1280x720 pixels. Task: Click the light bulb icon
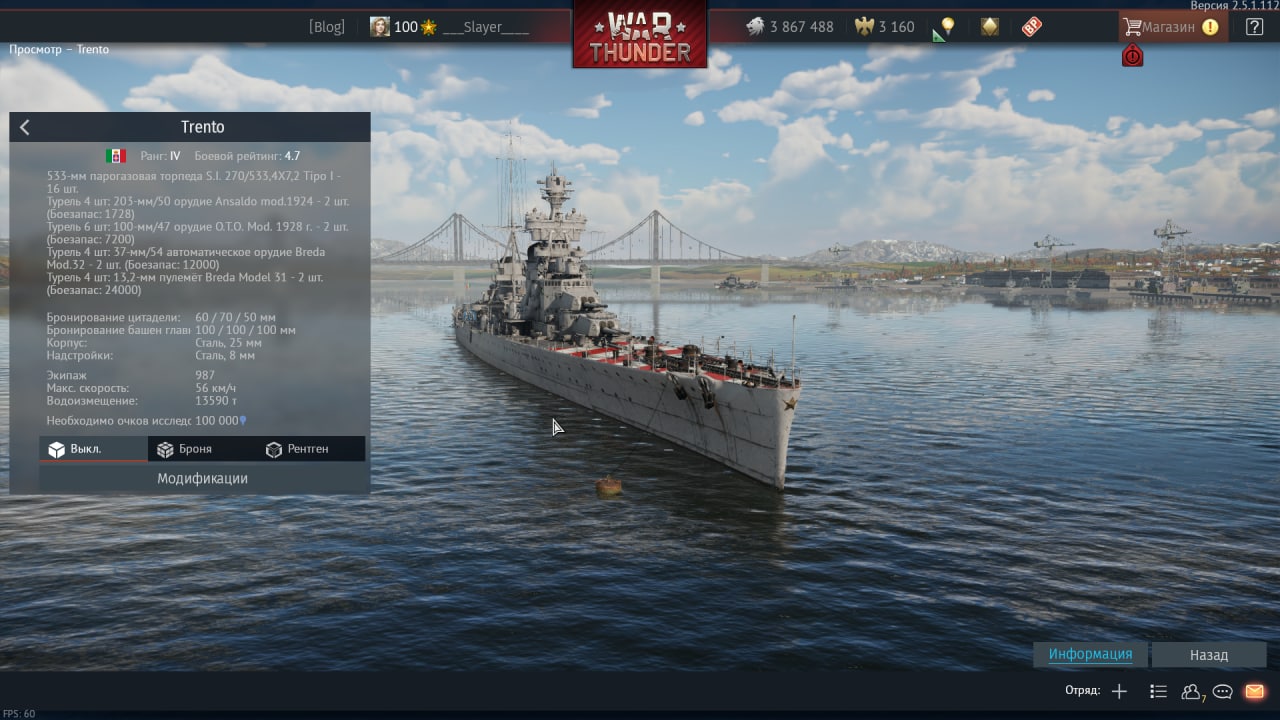coord(947,27)
